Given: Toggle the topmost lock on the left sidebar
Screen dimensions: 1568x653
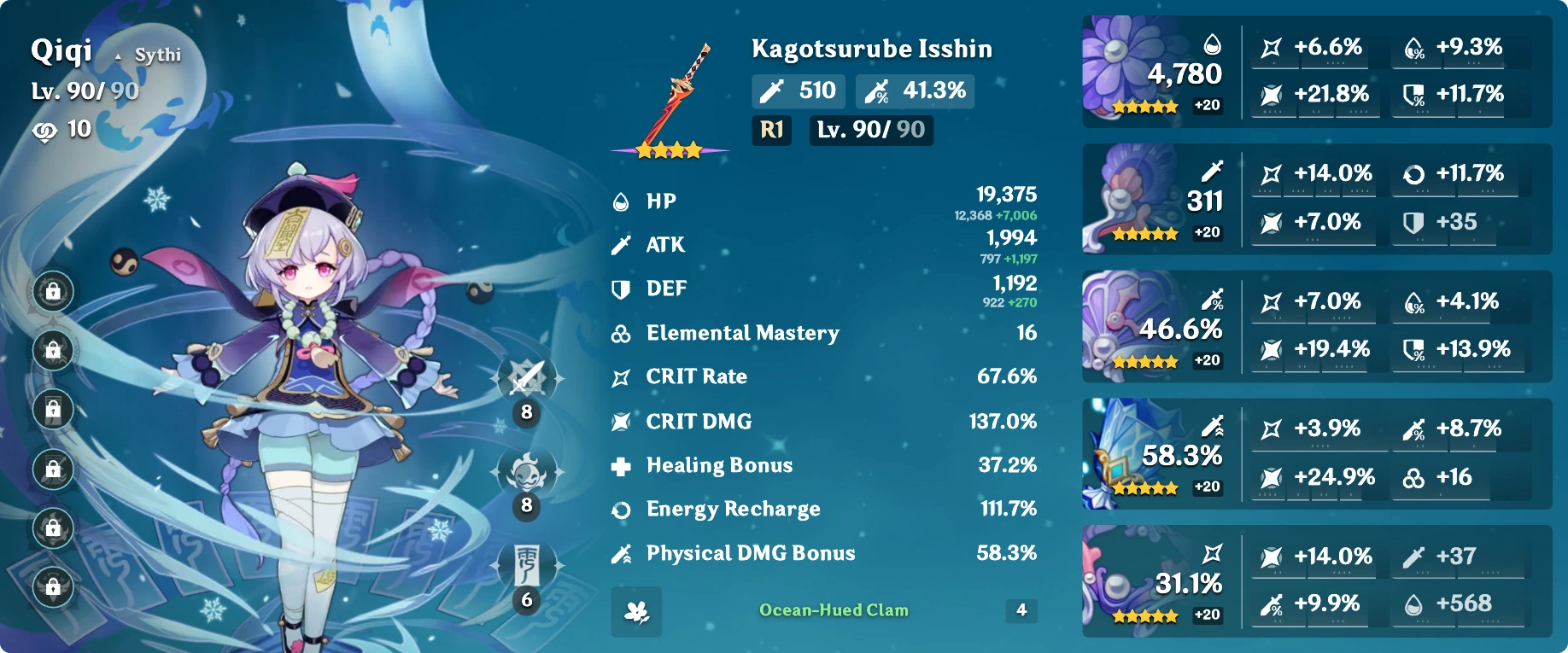Looking at the screenshot, I should [54, 292].
